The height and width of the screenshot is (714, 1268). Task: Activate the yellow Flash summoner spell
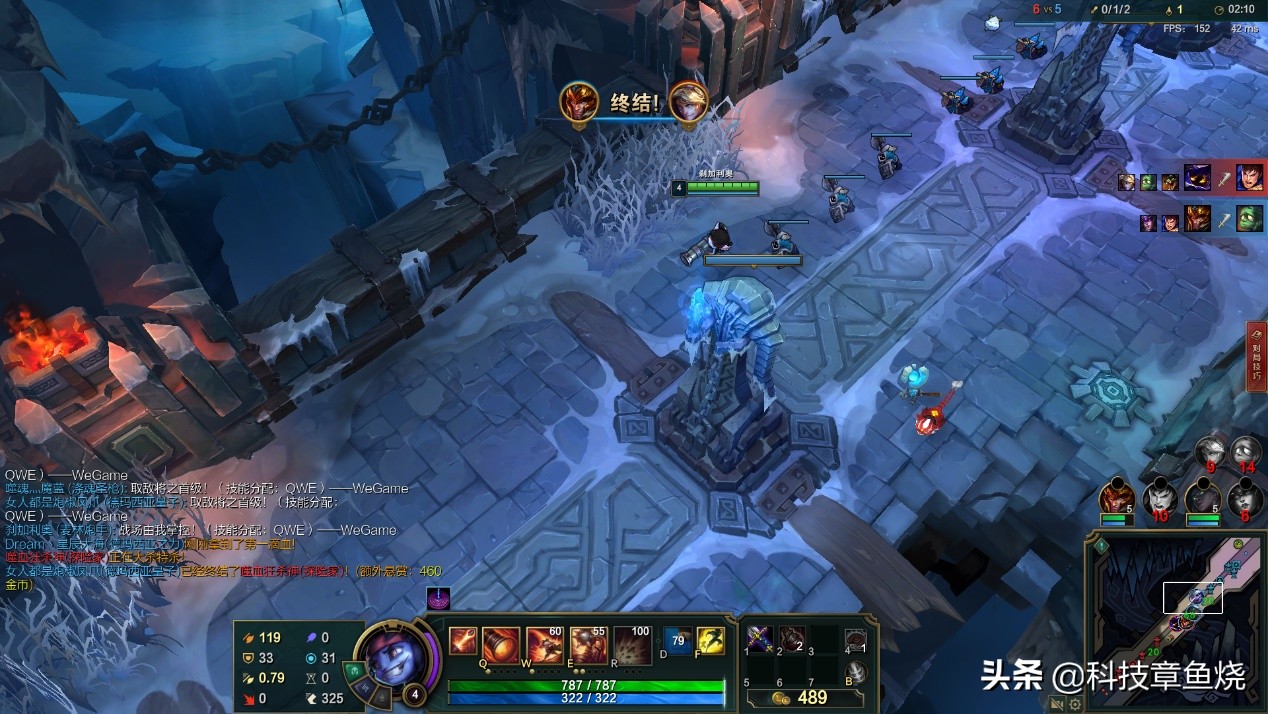pos(710,641)
